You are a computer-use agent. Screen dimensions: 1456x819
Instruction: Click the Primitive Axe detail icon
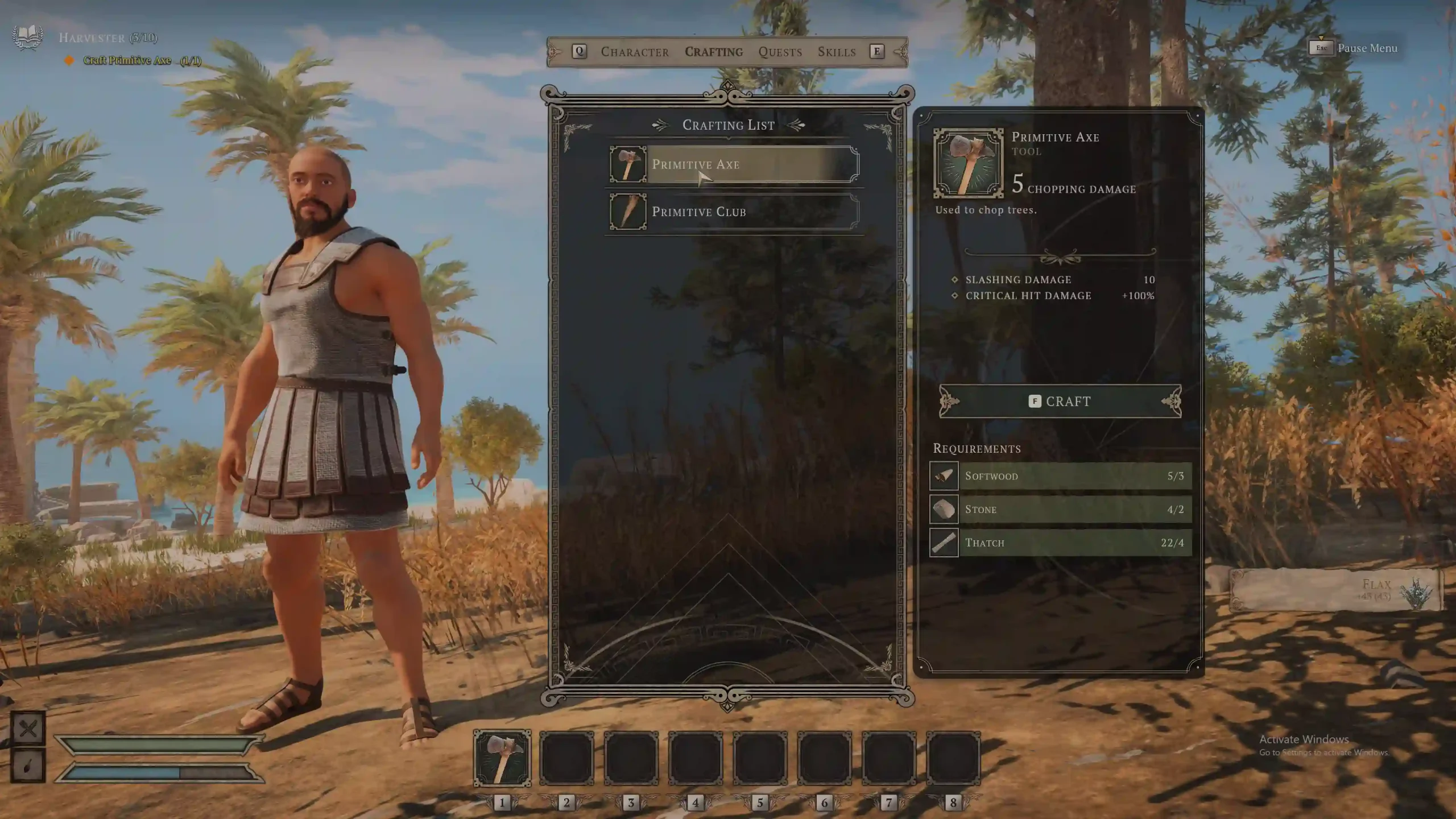tap(968, 164)
